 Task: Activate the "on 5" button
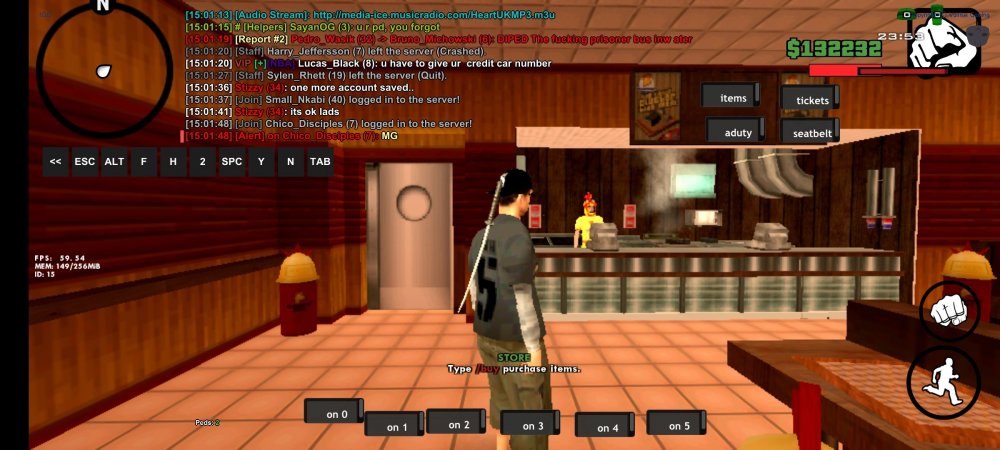[678, 424]
